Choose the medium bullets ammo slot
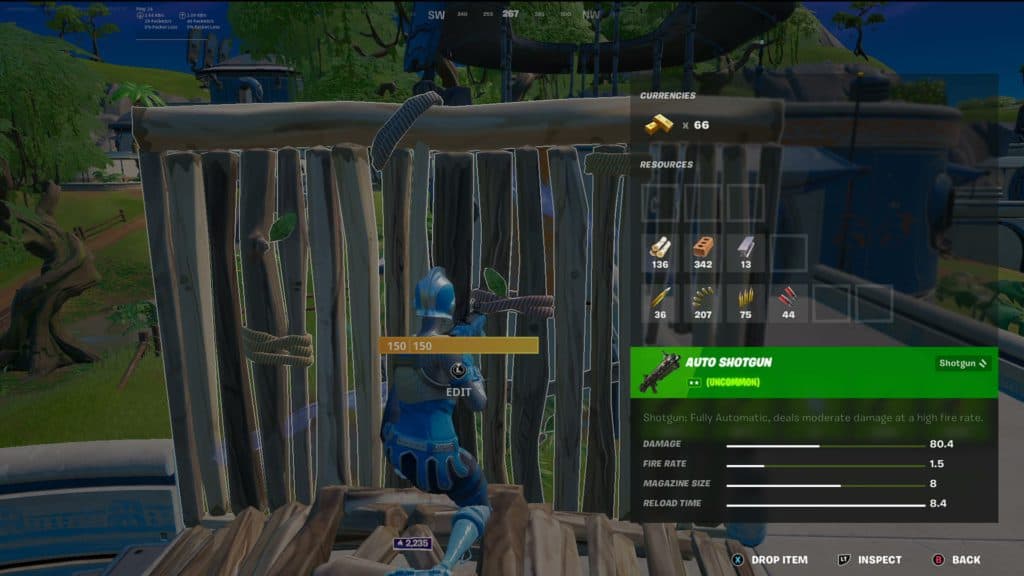The width and height of the screenshot is (1024, 576). click(746, 300)
